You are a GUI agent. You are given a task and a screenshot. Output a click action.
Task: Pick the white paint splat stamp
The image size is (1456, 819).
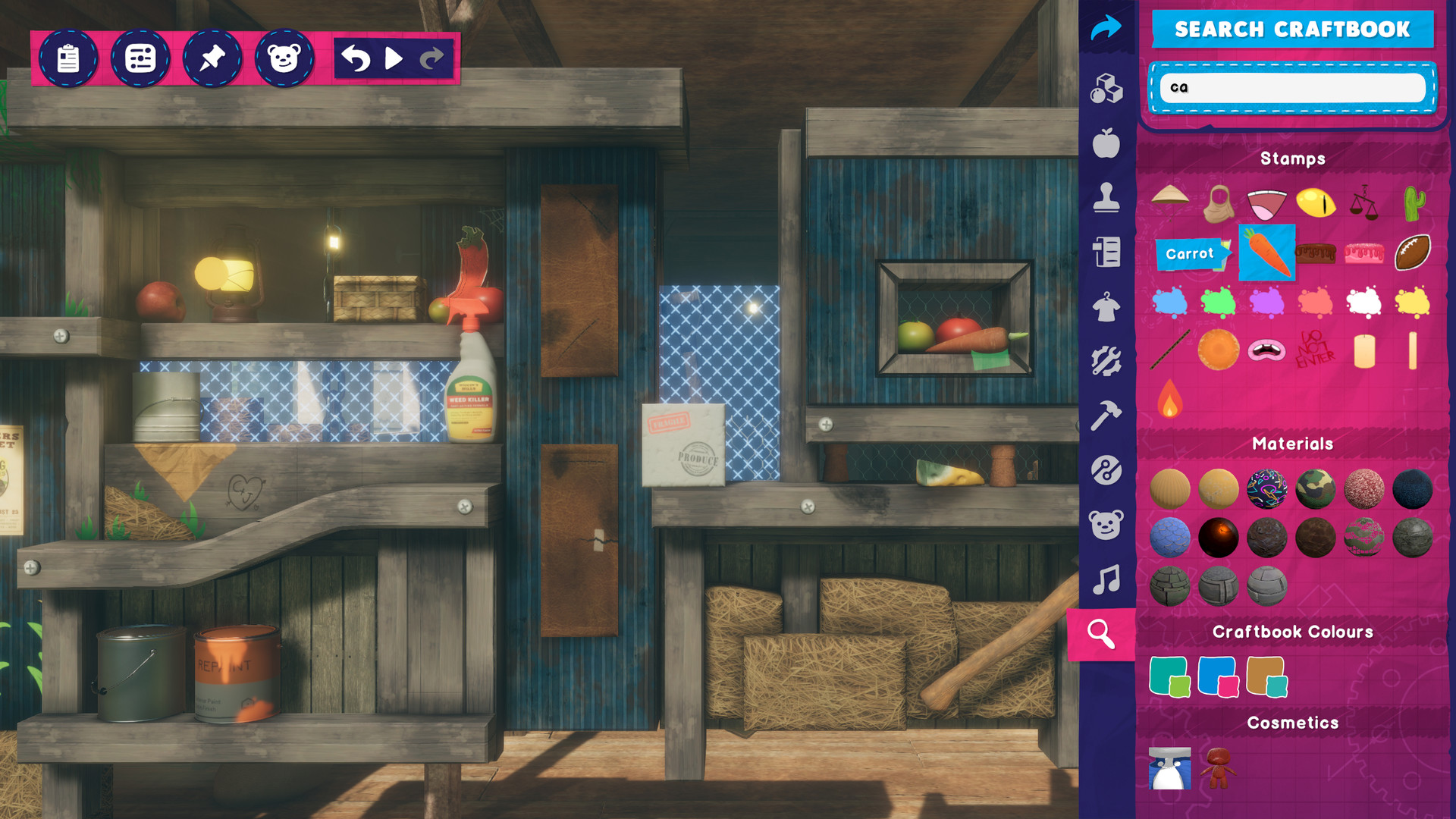1363,303
